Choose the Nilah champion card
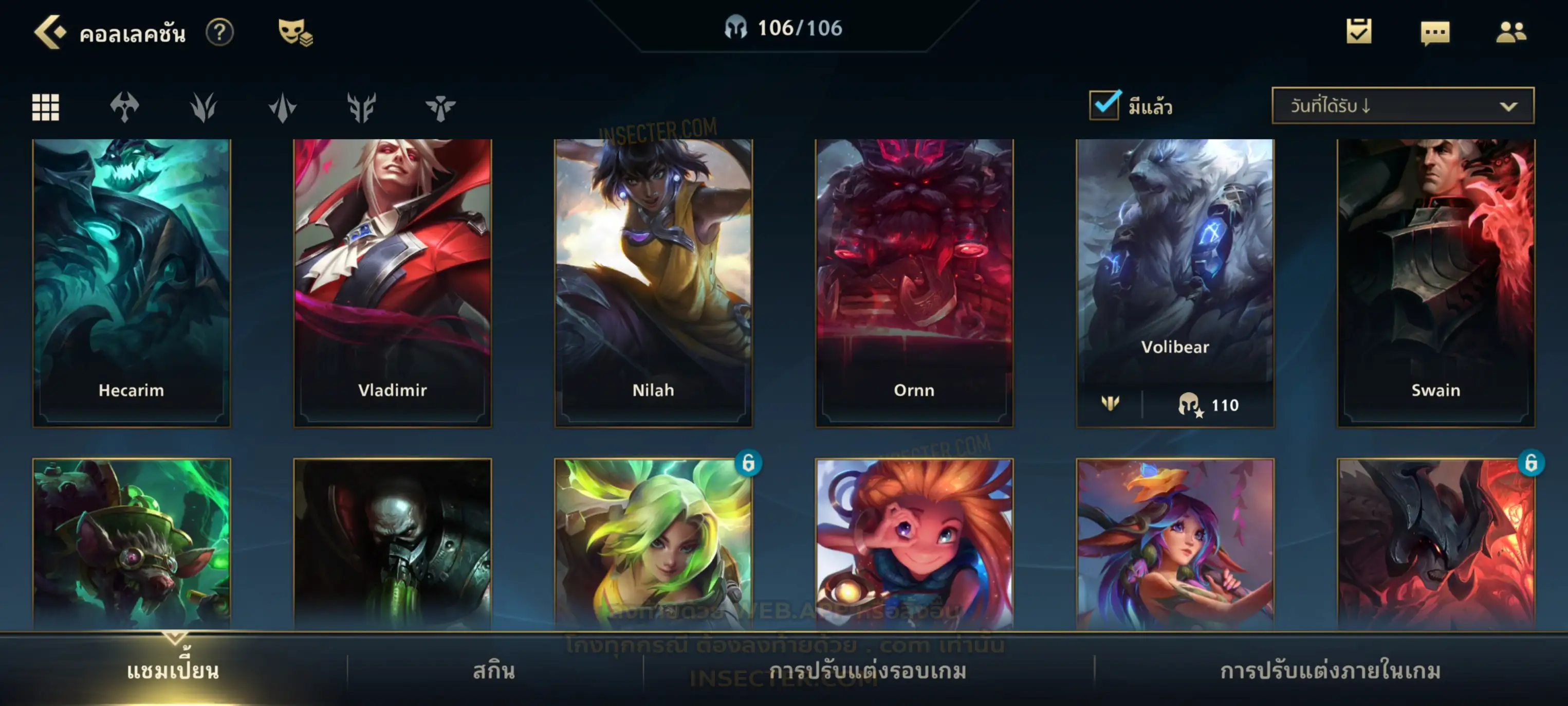The height and width of the screenshot is (706, 1568). tap(653, 282)
